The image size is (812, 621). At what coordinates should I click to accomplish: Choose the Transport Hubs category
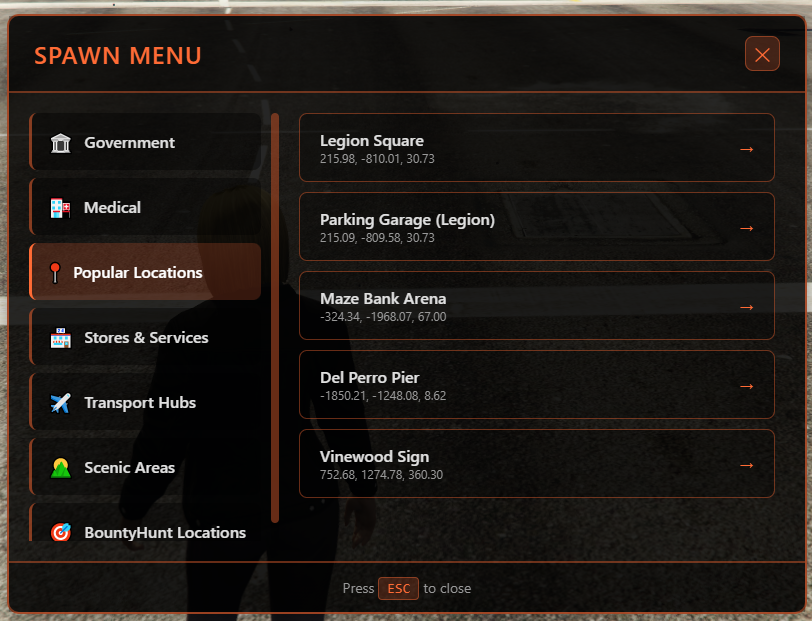coord(146,403)
